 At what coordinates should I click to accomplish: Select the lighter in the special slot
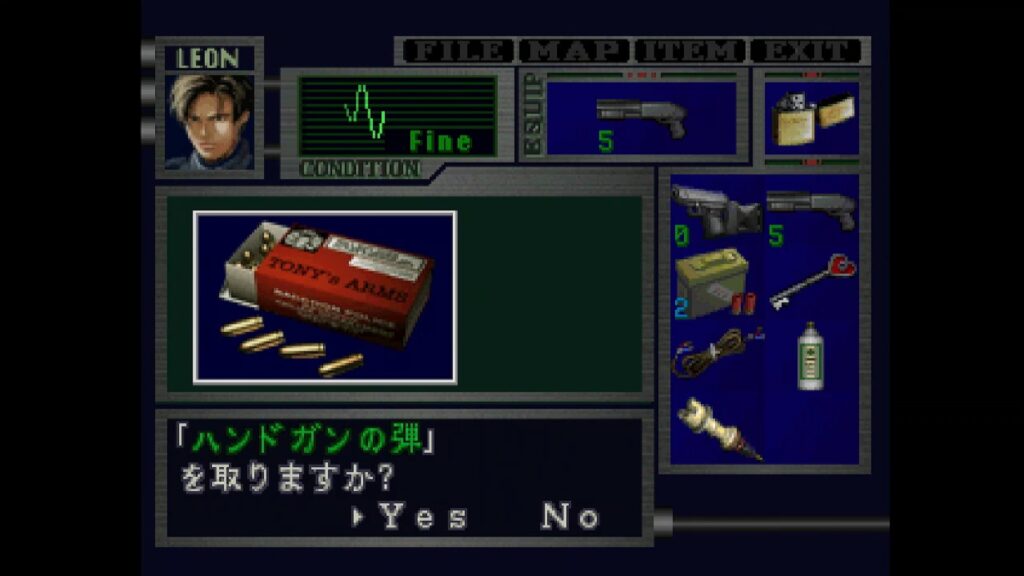click(811, 118)
